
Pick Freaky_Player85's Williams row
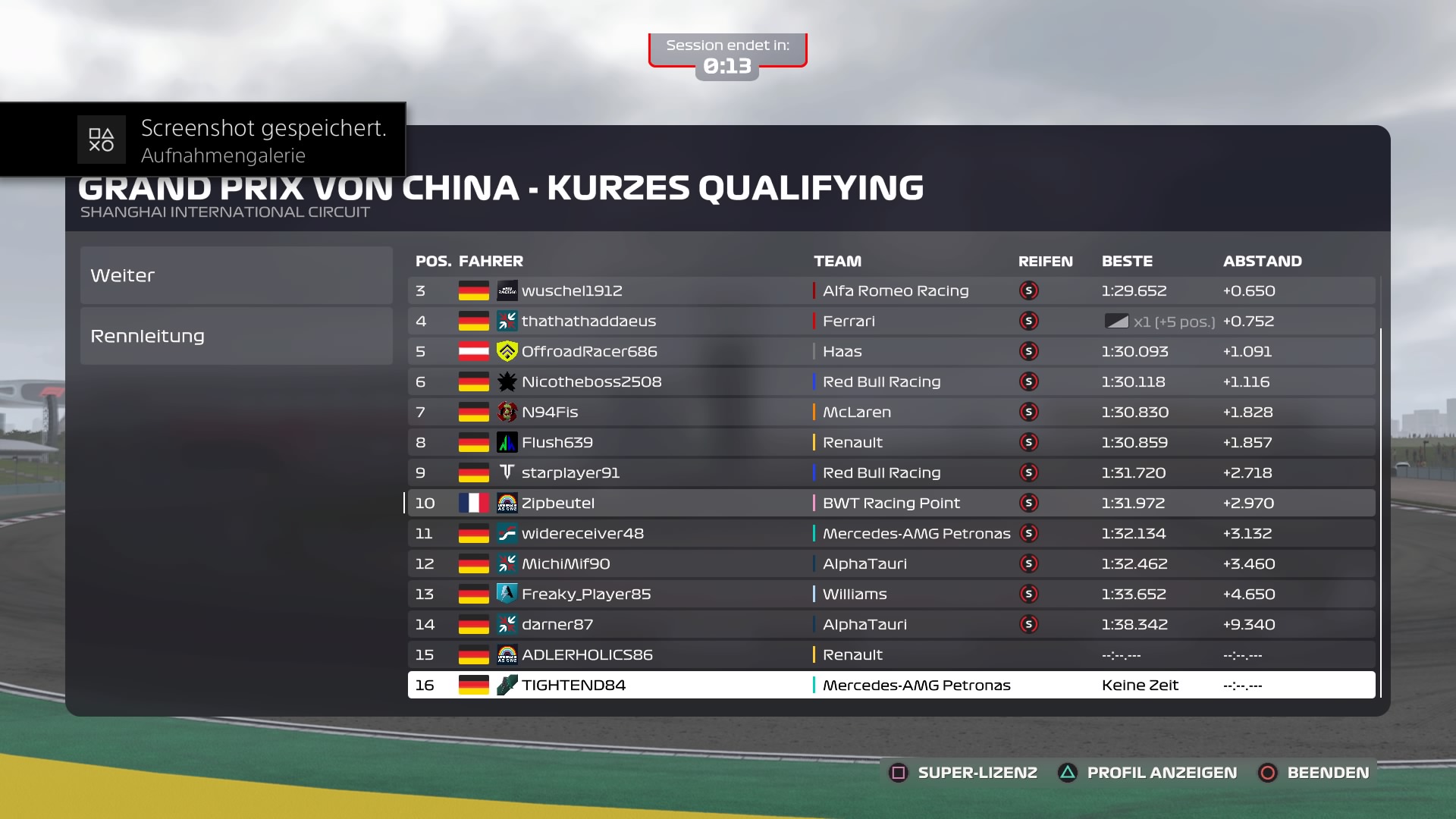(891, 594)
